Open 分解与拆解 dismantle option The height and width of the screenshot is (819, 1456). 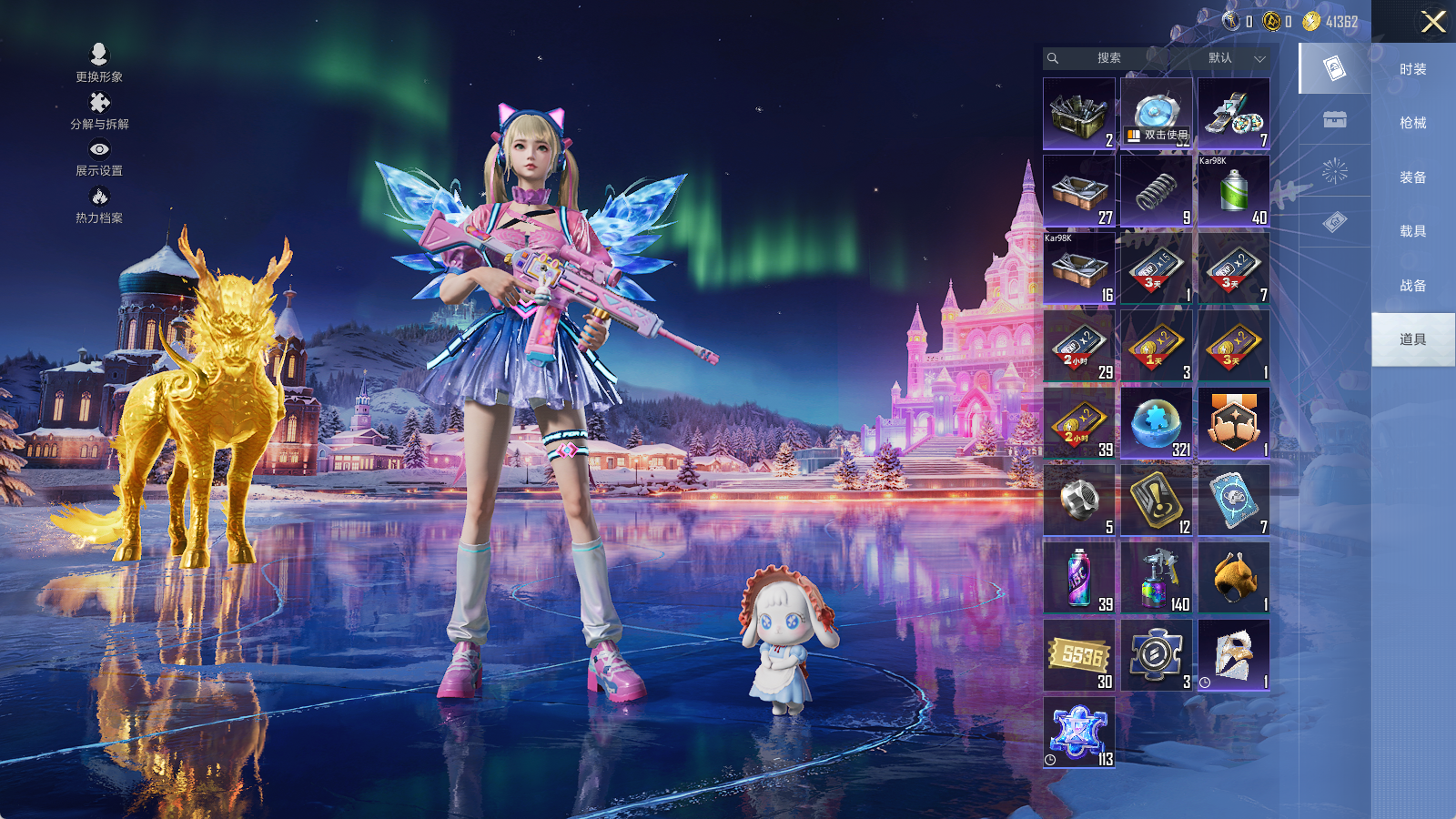[x=99, y=111]
